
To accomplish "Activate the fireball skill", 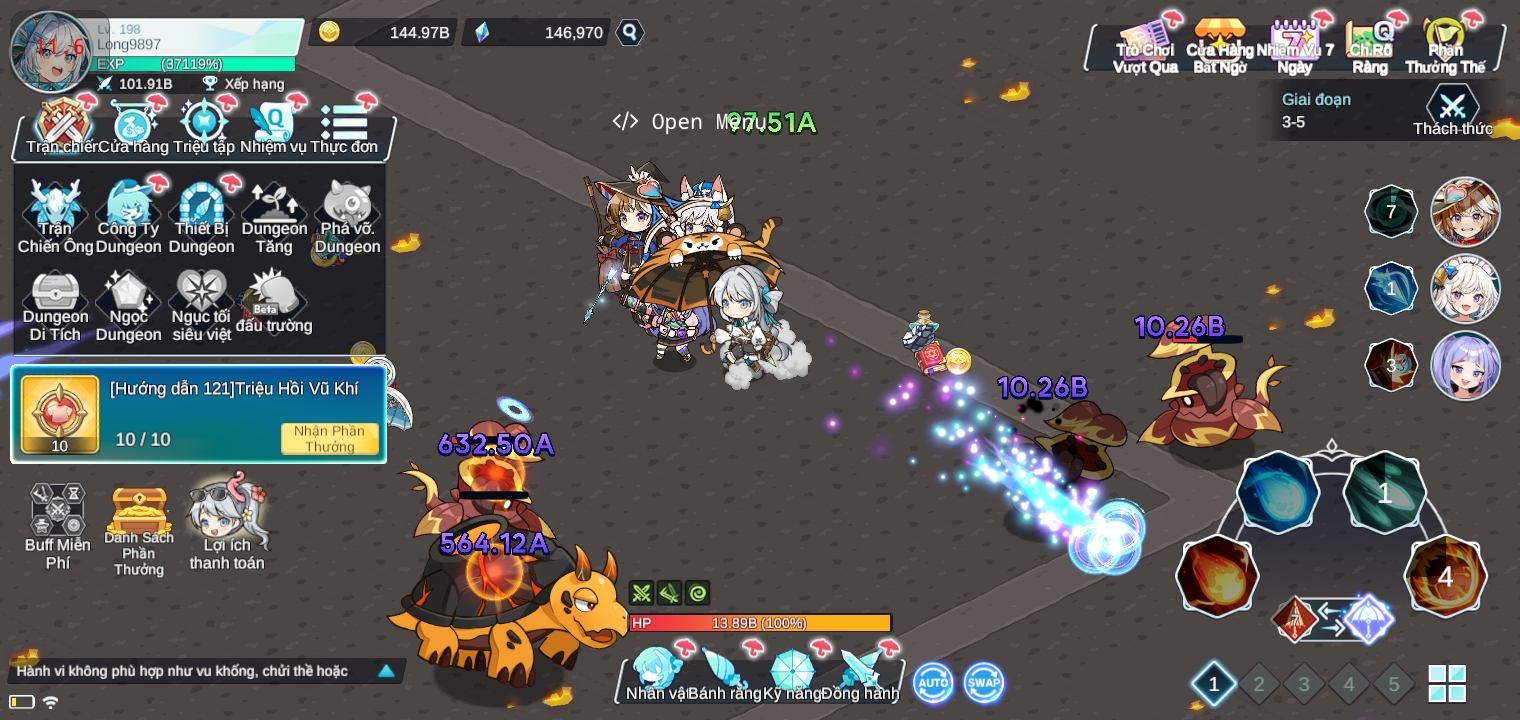I will (x=1217, y=575).
